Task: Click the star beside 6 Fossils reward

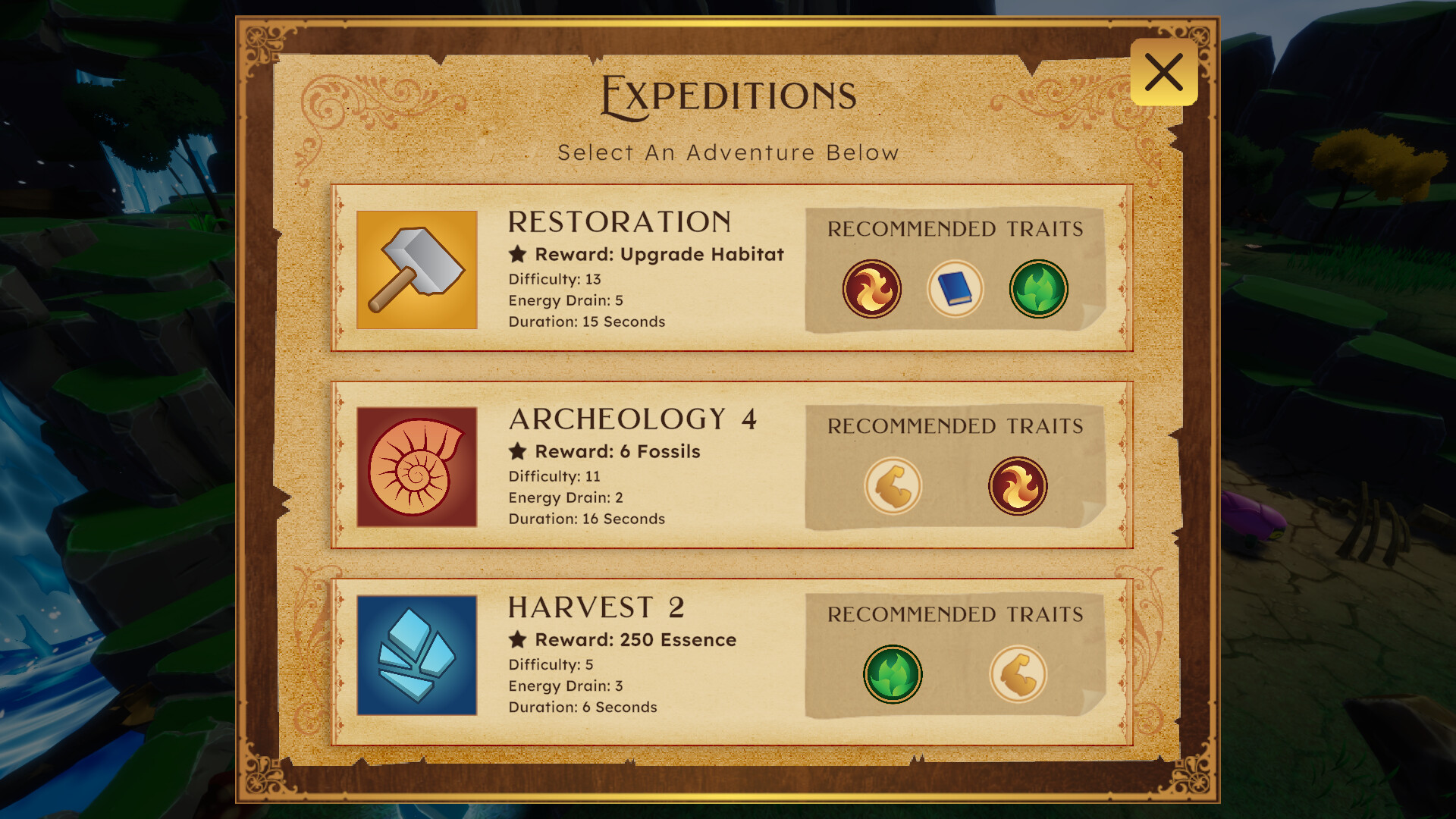Action: coord(516,450)
